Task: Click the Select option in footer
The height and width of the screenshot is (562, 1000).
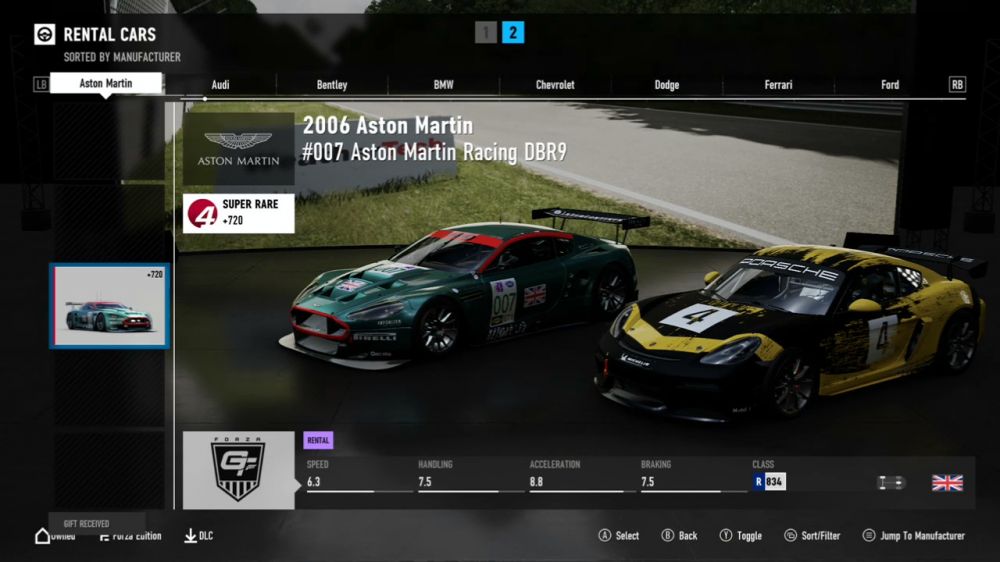Action: [619, 536]
